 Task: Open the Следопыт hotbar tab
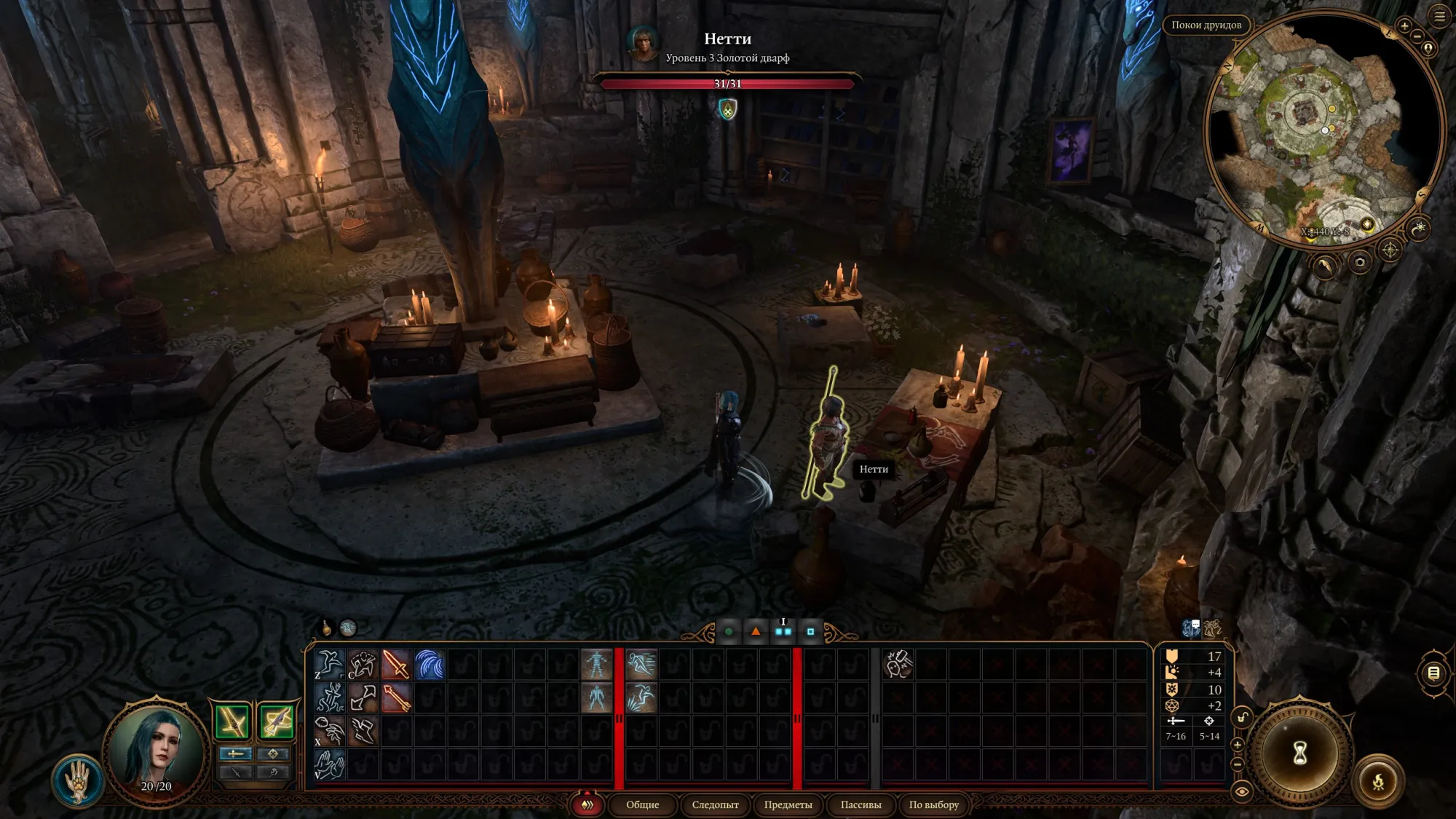point(715,804)
